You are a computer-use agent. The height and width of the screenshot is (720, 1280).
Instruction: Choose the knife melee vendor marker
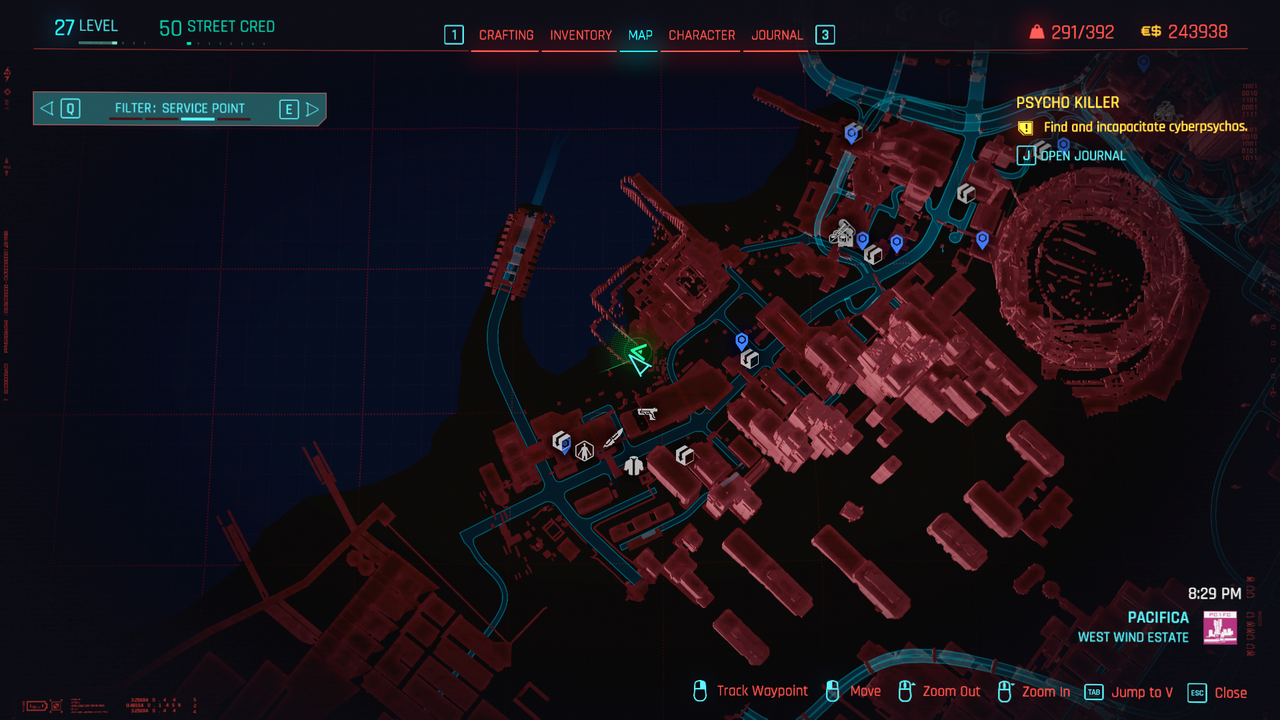coord(613,437)
